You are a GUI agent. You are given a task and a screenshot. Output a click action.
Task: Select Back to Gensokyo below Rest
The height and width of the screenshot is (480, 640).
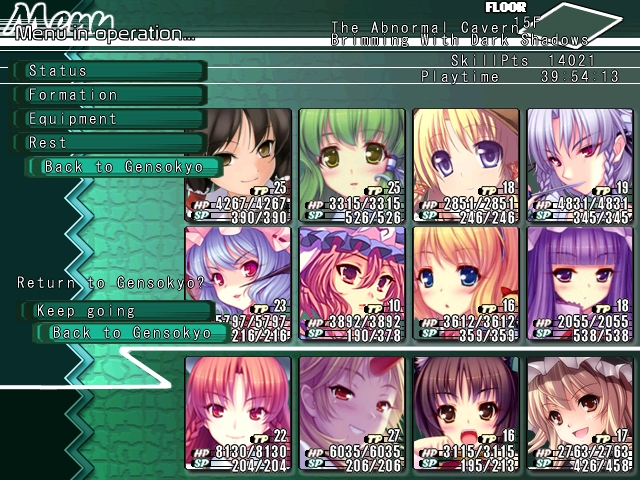[x=124, y=167]
